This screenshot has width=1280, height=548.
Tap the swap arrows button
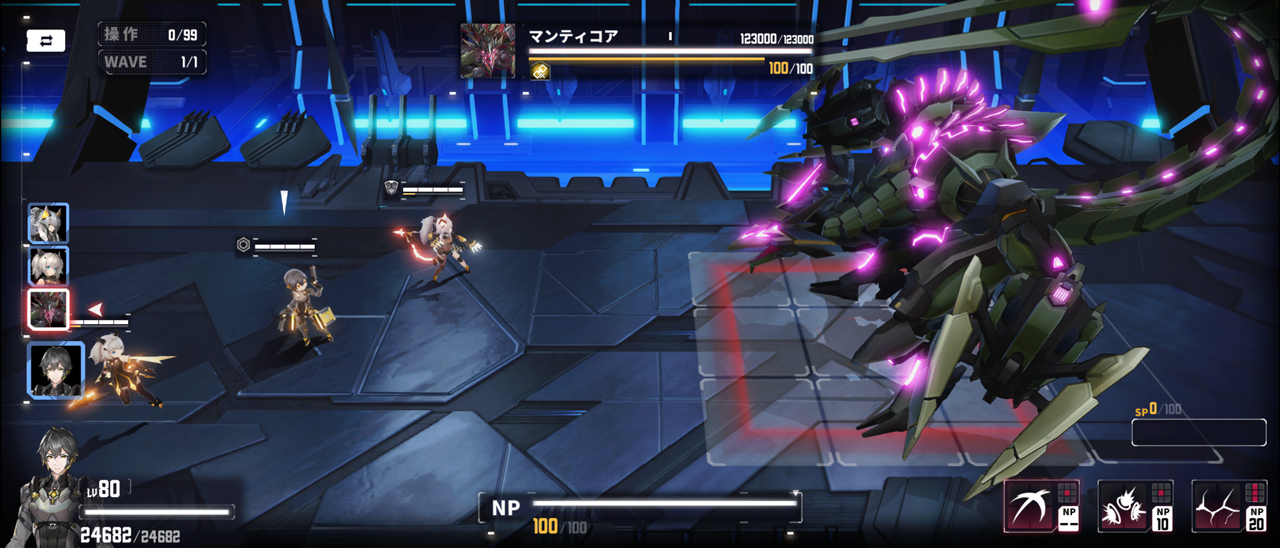(x=46, y=41)
